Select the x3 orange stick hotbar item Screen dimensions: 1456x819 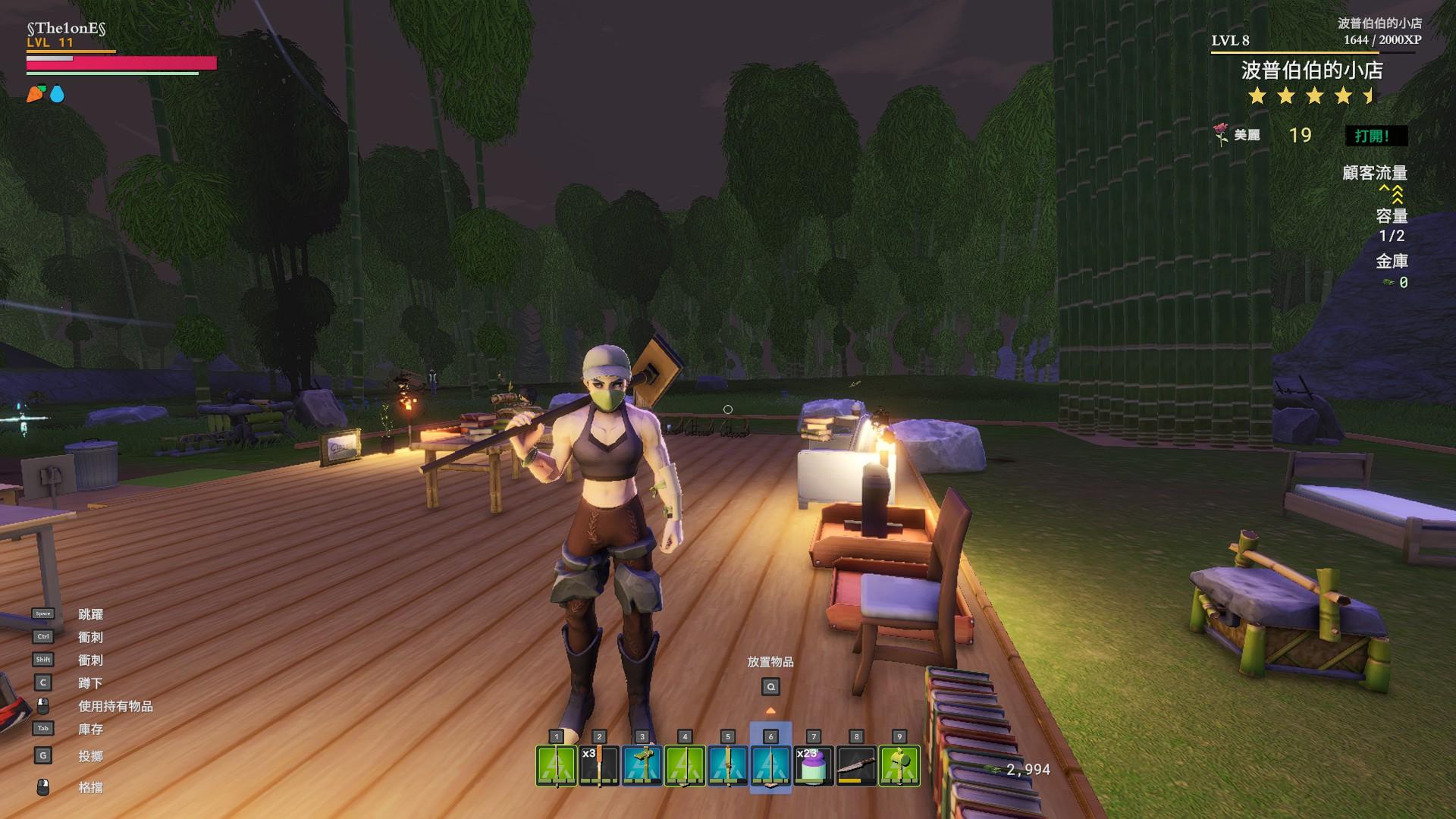(x=599, y=765)
